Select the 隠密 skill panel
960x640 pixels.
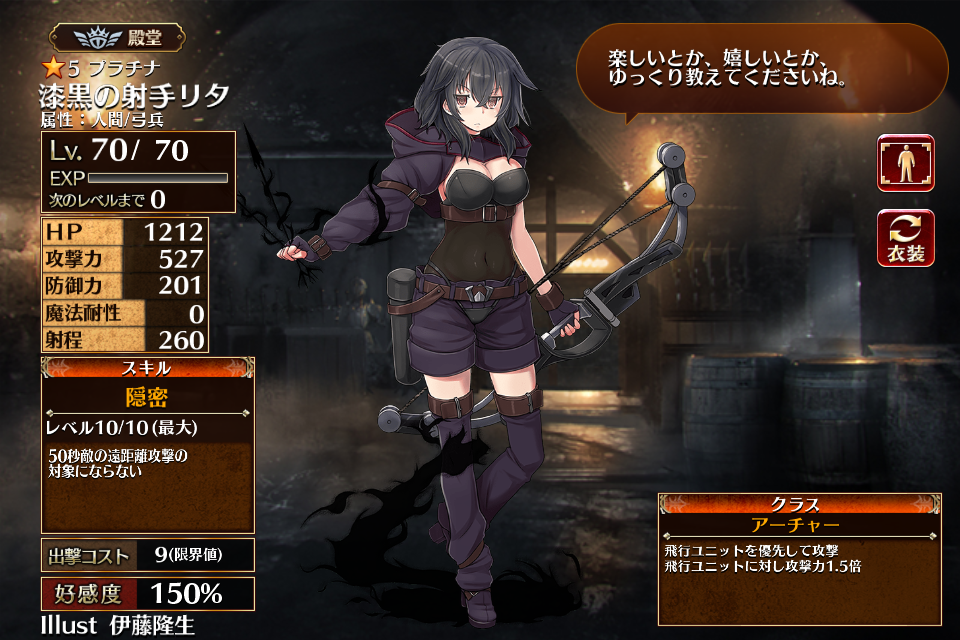(147, 445)
